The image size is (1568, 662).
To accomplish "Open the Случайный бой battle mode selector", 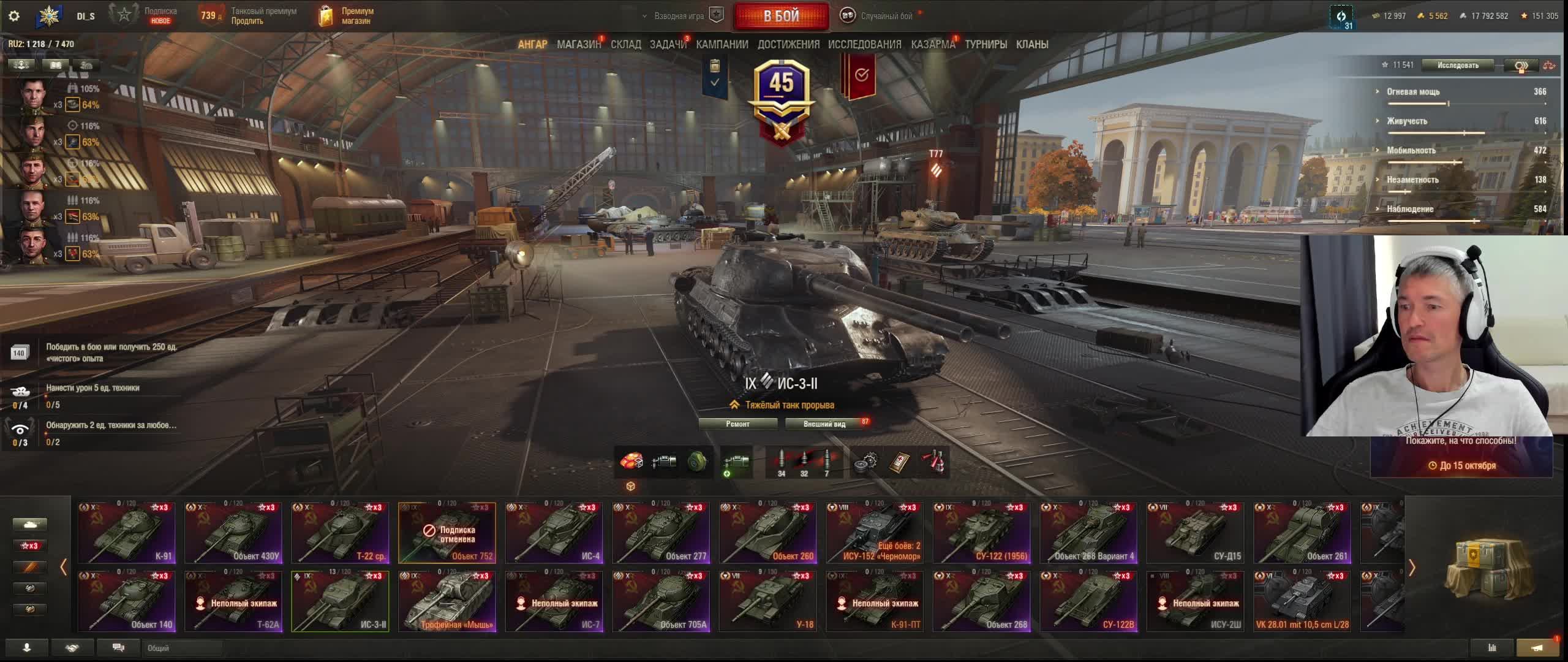I will click(x=881, y=16).
